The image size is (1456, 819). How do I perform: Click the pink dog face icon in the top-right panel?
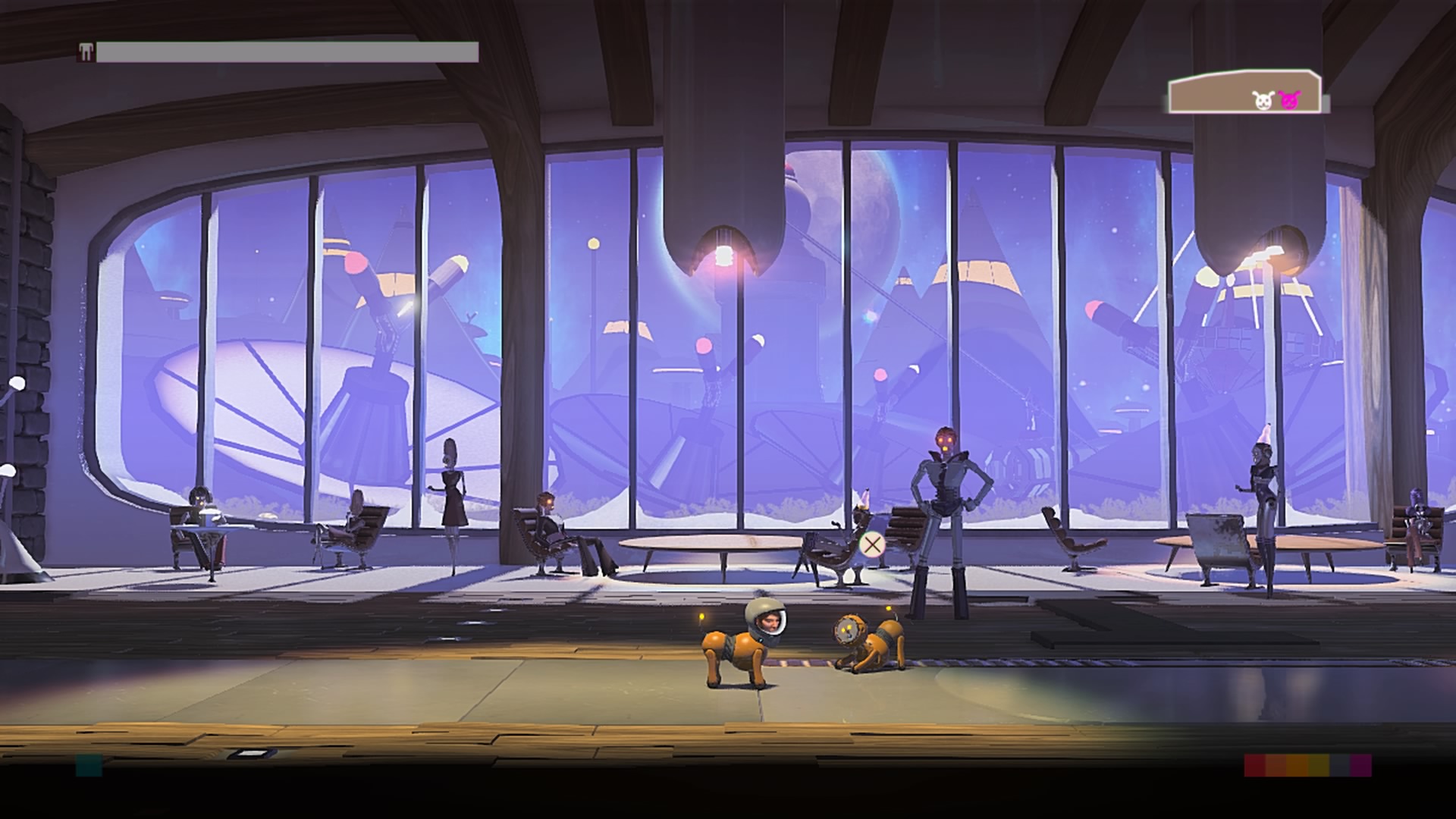click(x=1288, y=101)
